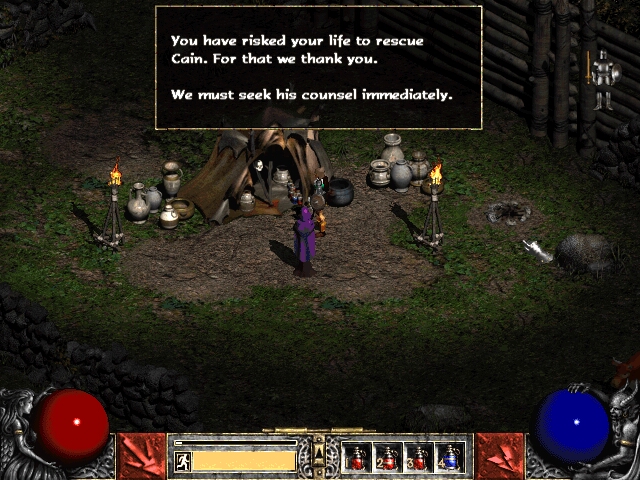Image resolution: width=640 pixels, height=480 pixels.
Task: Toggle the run/walk running man button
Action: click(182, 460)
